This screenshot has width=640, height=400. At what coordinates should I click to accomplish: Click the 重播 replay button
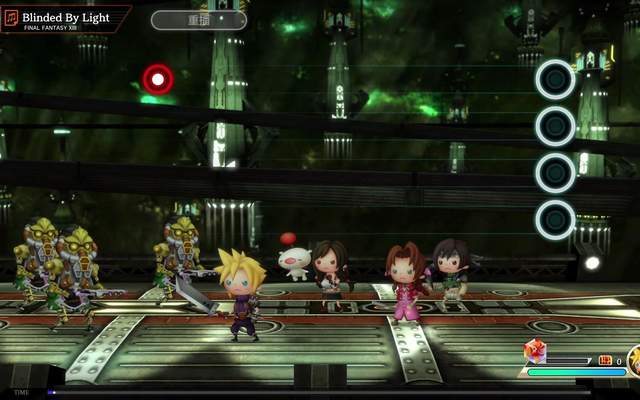pyautogui.click(x=199, y=20)
